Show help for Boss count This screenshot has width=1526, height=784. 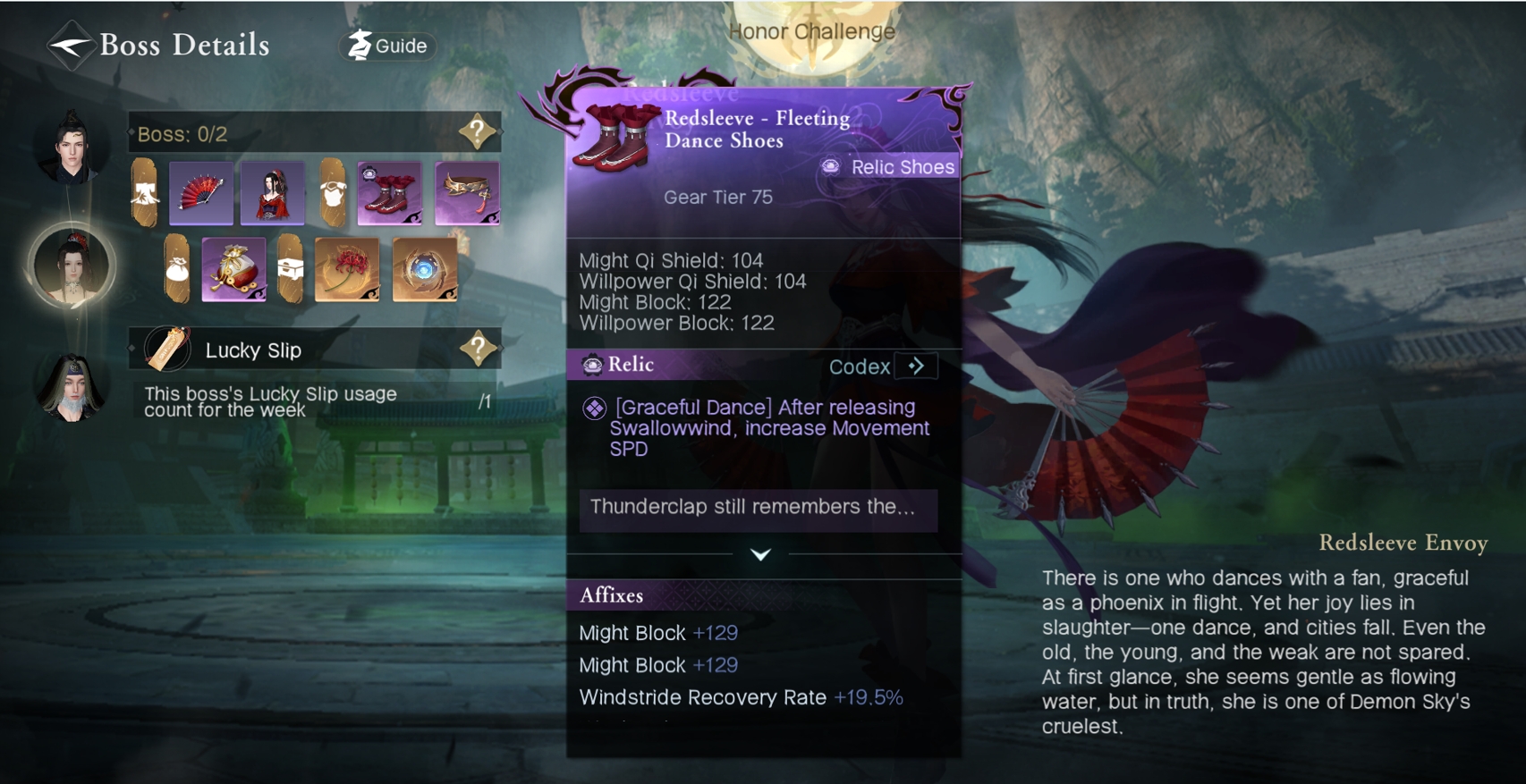pyautogui.click(x=478, y=132)
